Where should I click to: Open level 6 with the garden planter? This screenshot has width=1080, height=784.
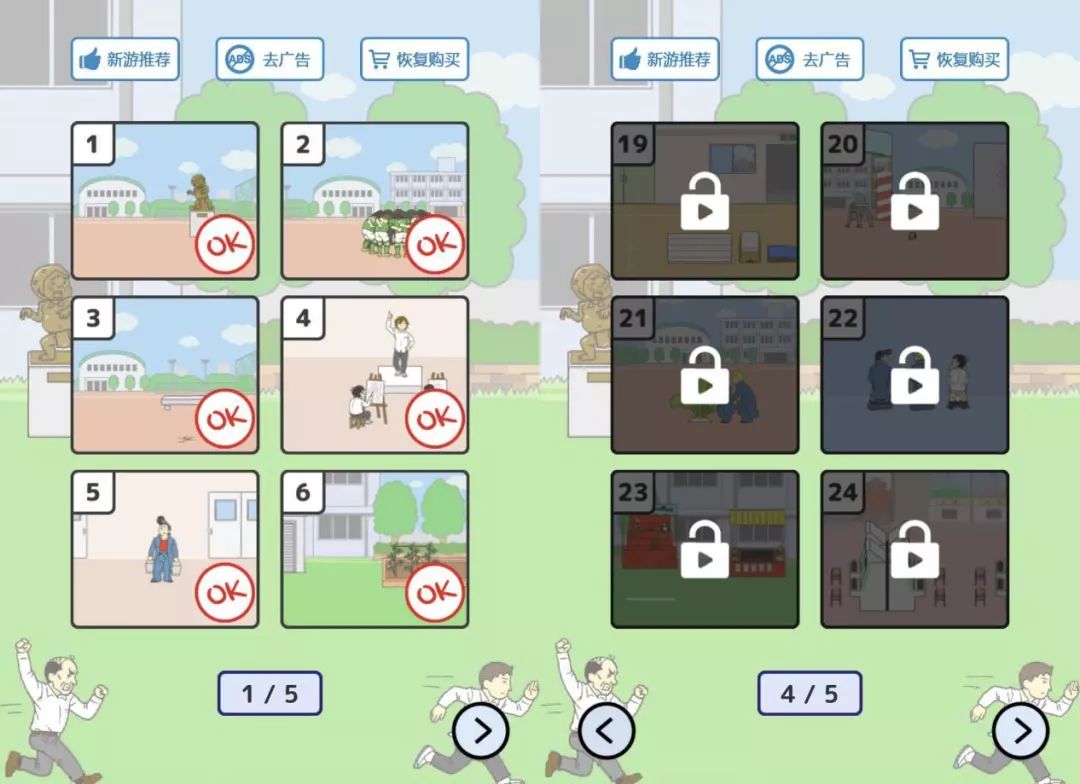click(x=375, y=549)
